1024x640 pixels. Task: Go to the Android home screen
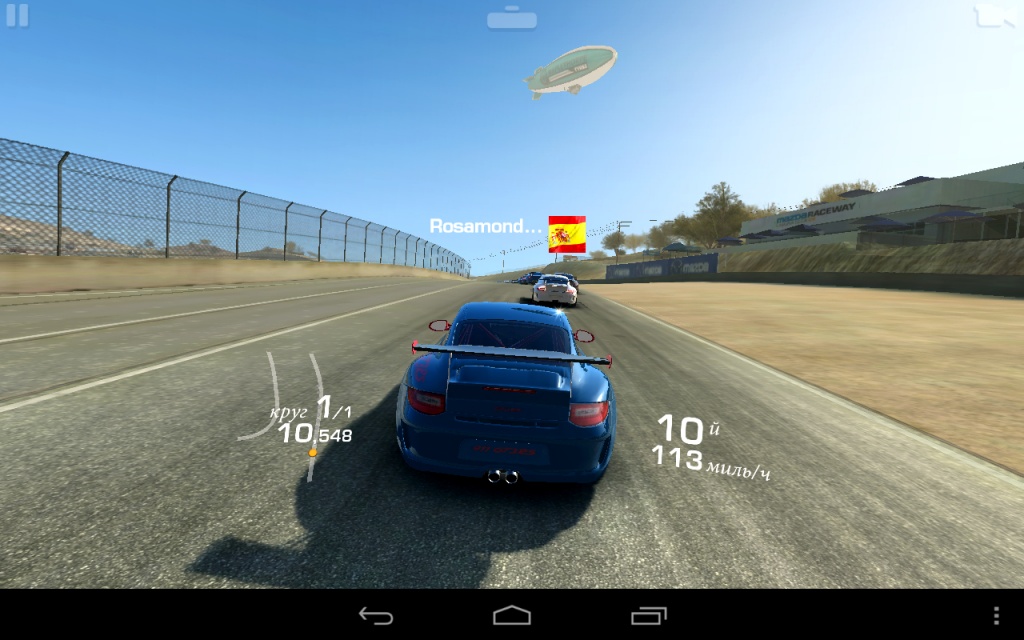tap(512, 615)
